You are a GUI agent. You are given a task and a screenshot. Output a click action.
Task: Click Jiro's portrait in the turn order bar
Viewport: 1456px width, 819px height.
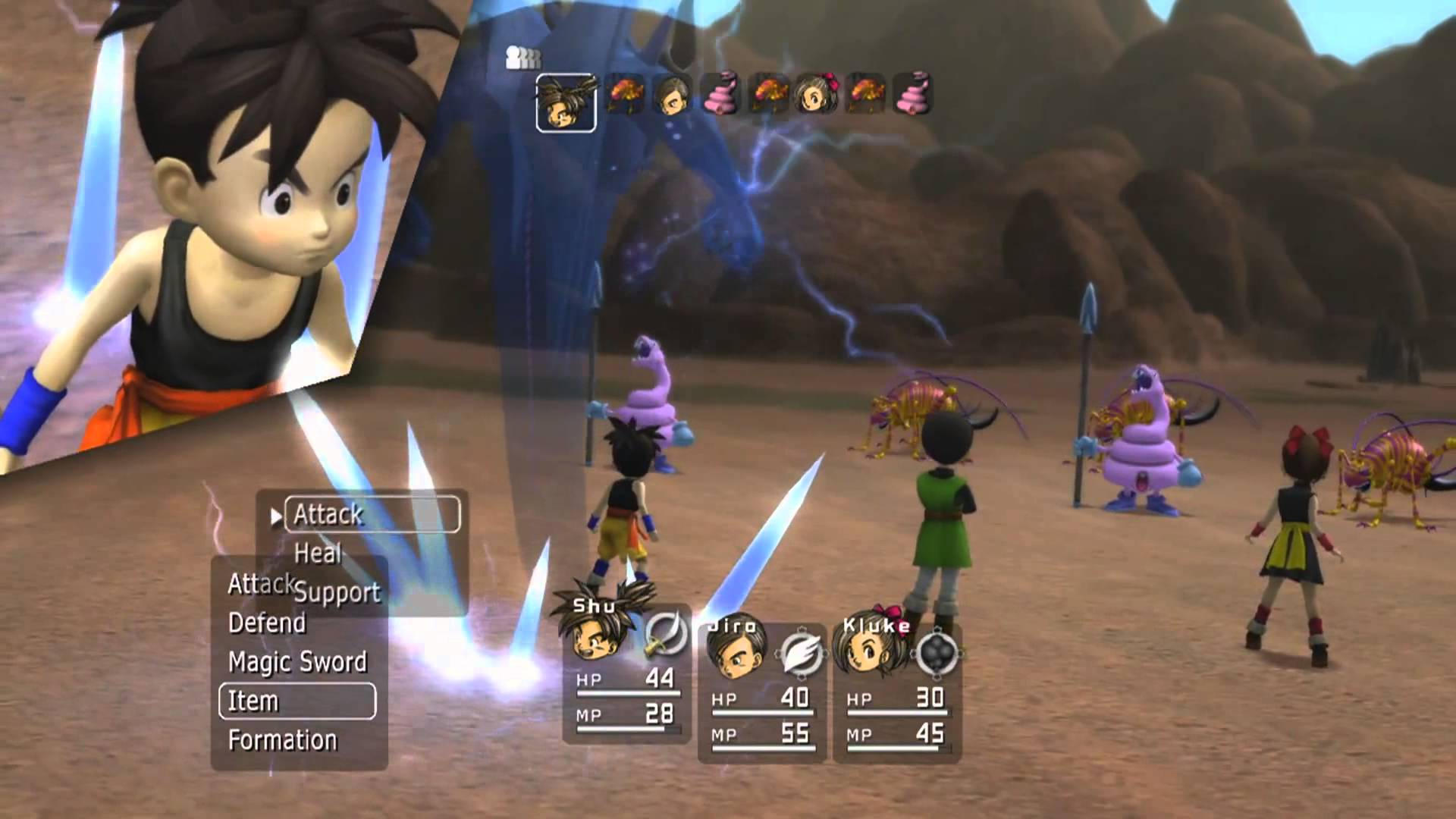(x=673, y=97)
